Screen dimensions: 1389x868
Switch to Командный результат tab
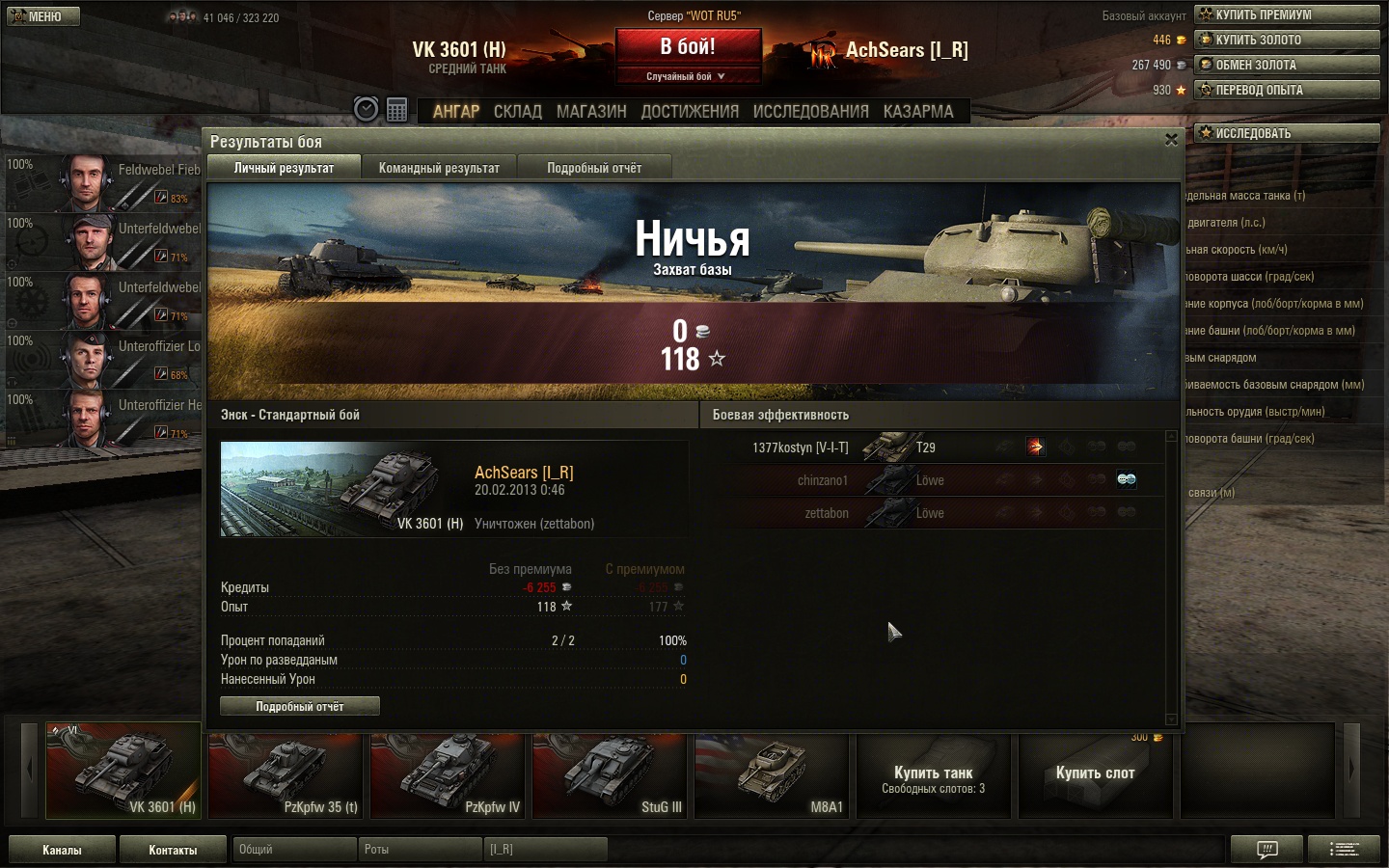(x=439, y=168)
